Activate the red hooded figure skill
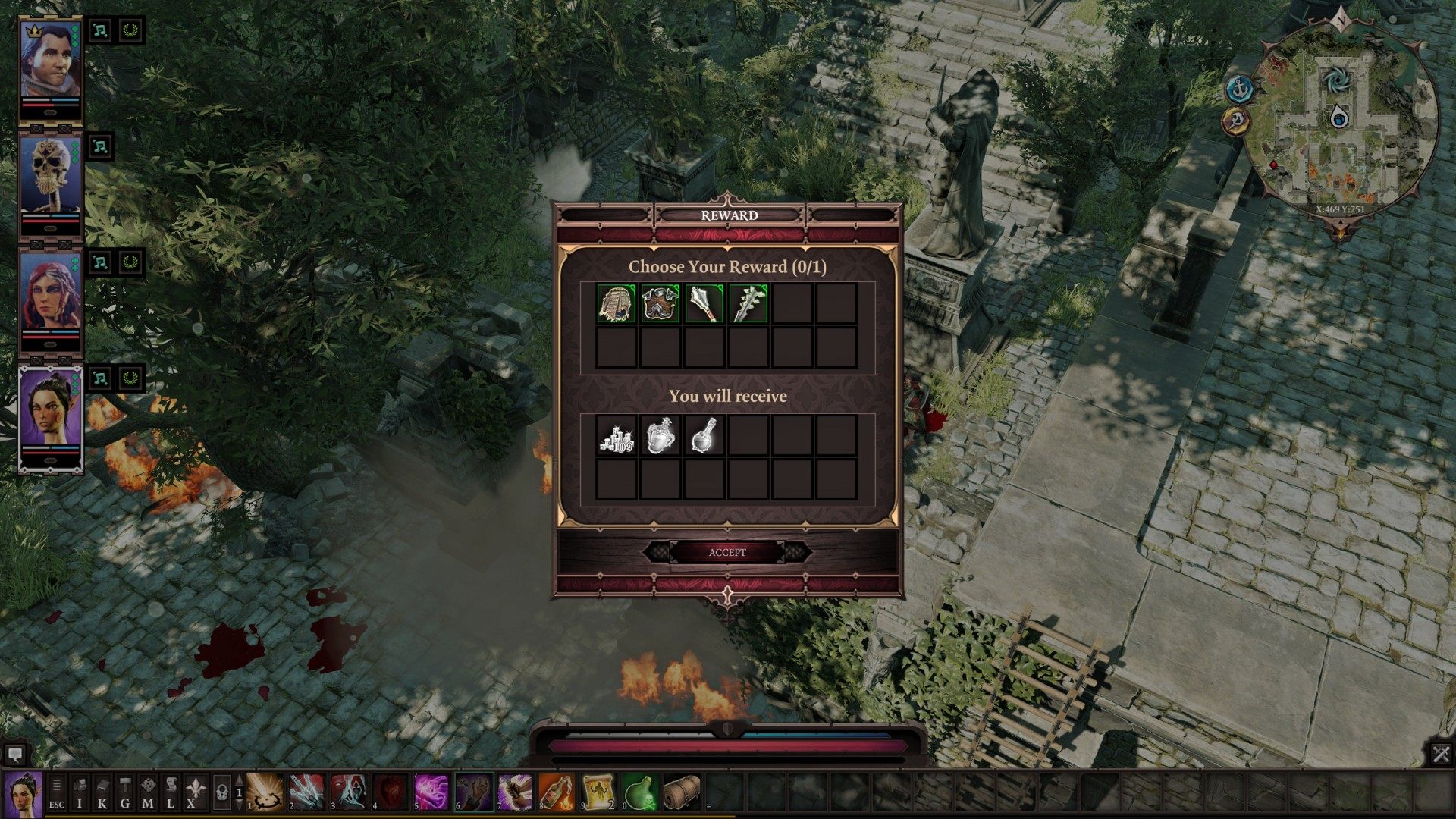The image size is (1456, 819). coord(348,792)
